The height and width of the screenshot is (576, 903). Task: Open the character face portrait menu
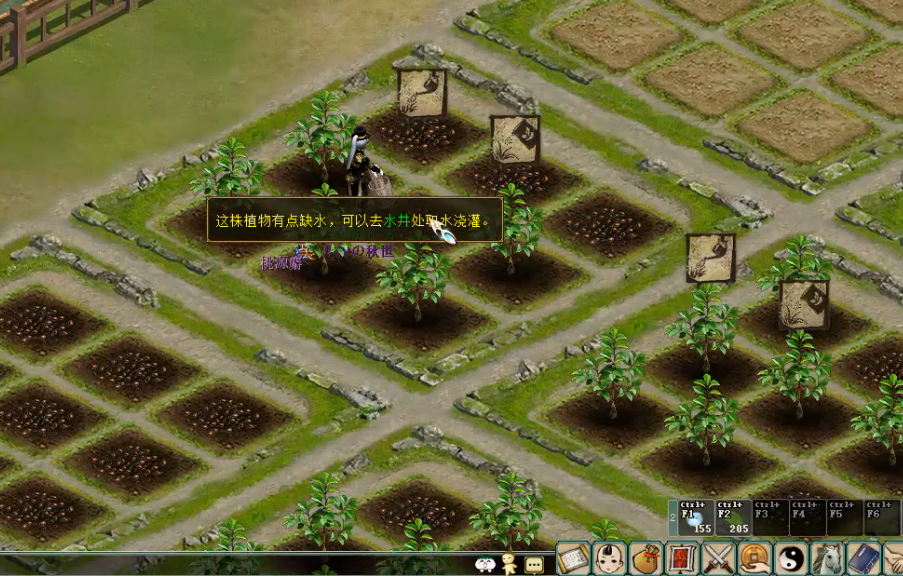(x=609, y=558)
